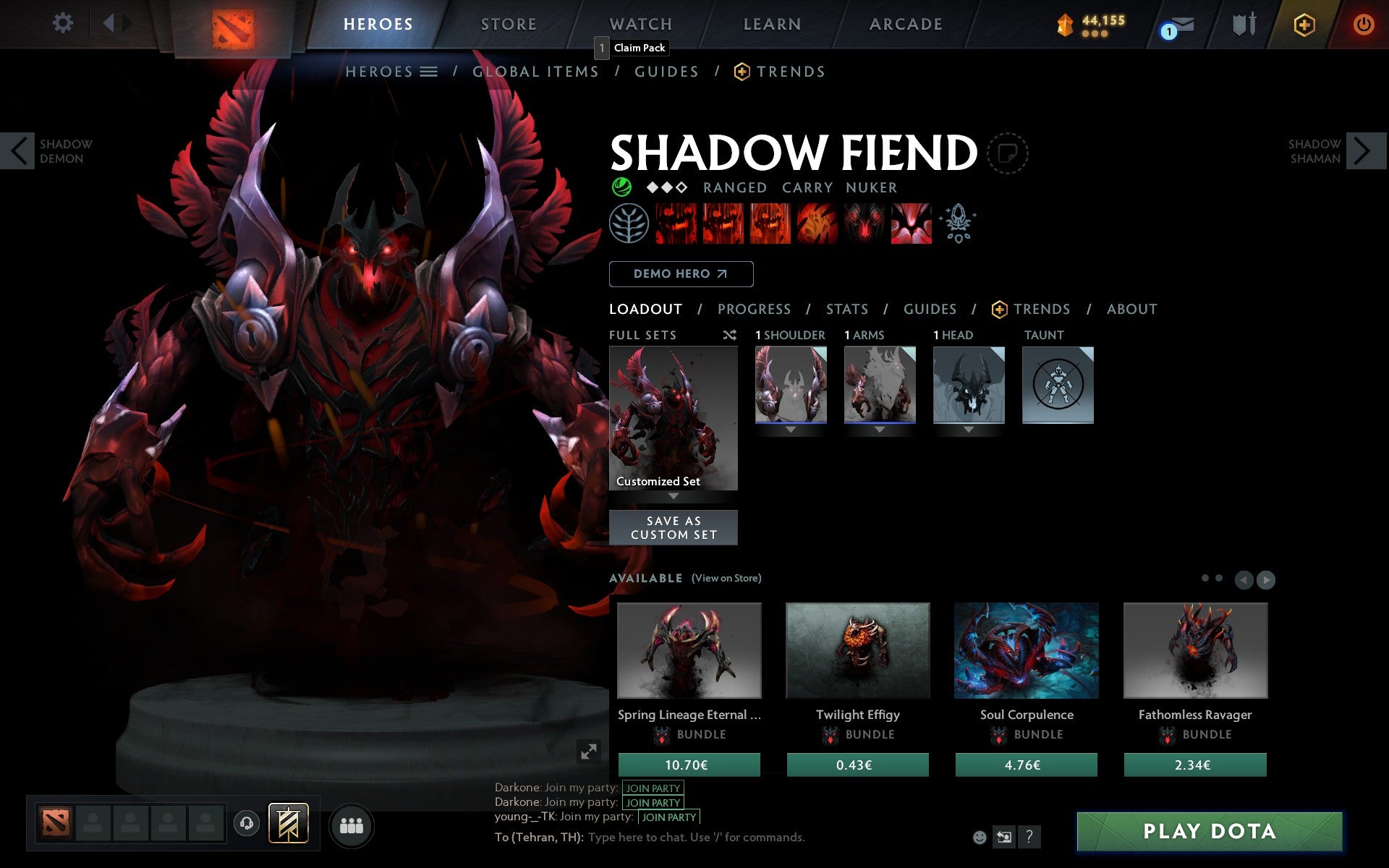Toggle the voice chat headphone icon

click(246, 823)
